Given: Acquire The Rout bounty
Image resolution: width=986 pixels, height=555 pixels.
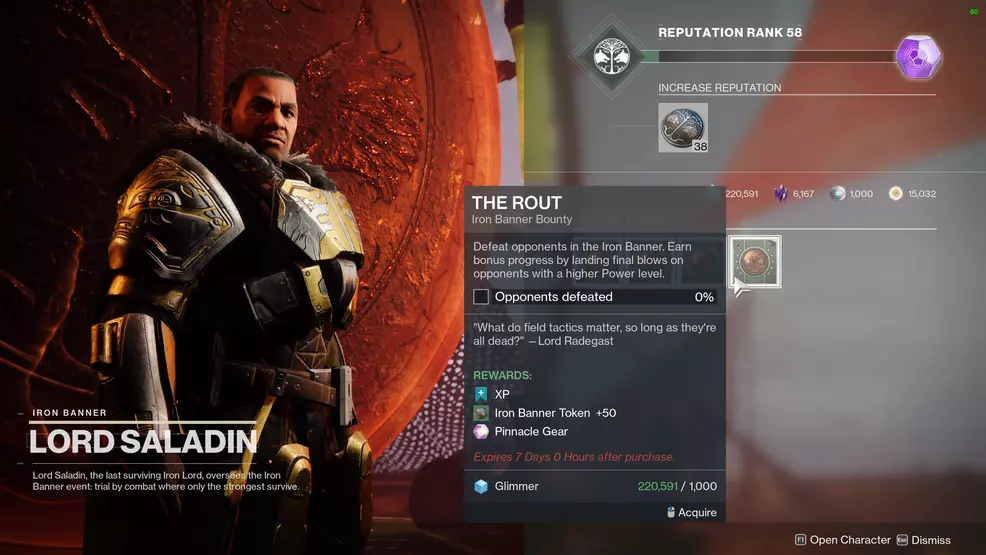Looking at the screenshot, I should 691,512.
